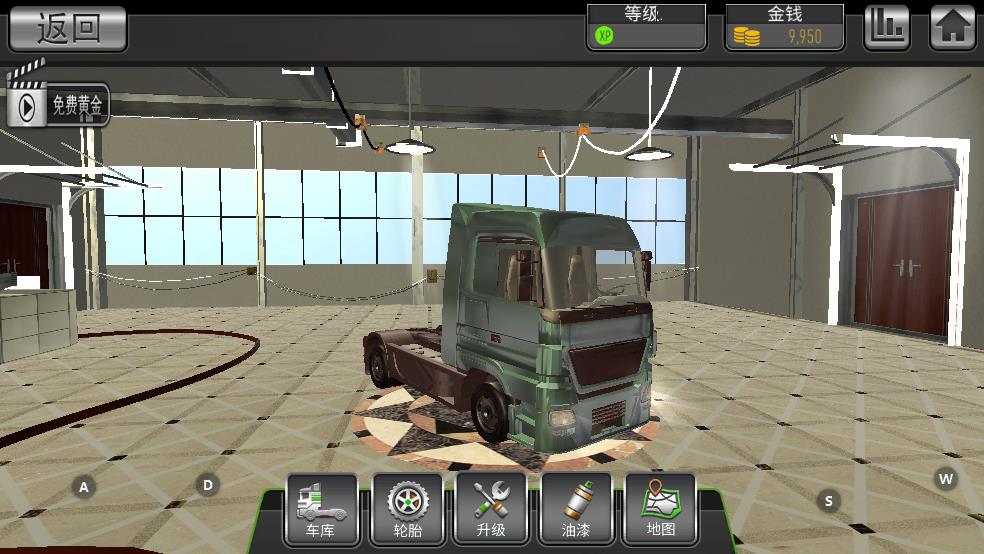Return to the home screen

[x=952, y=27]
